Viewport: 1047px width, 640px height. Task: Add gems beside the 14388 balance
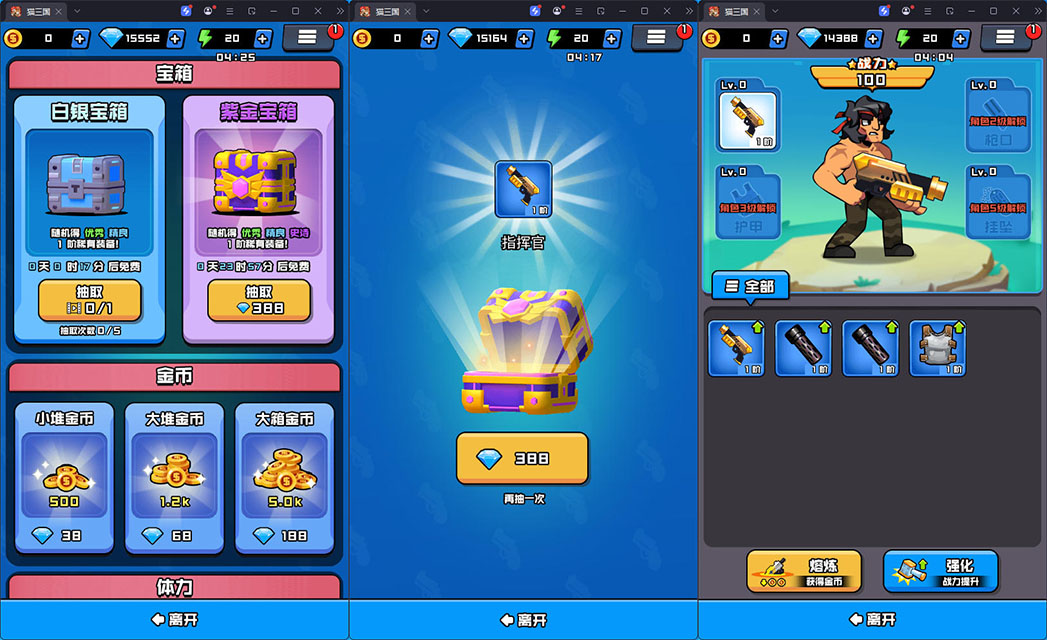pyautogui.click(x=875, y=38)
